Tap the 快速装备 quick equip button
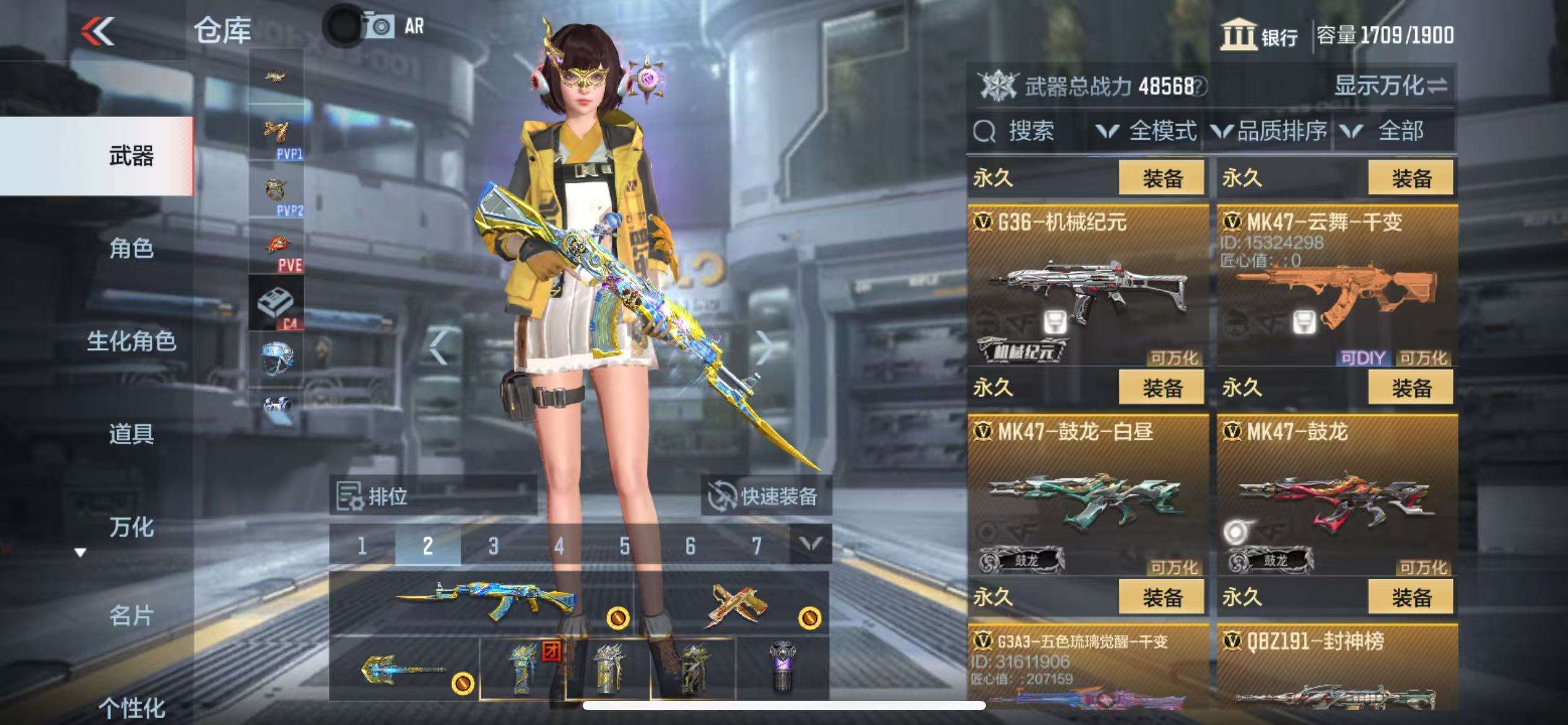Screen dimensions: 1568x725 pyautogui.click(x=767, y=496)
